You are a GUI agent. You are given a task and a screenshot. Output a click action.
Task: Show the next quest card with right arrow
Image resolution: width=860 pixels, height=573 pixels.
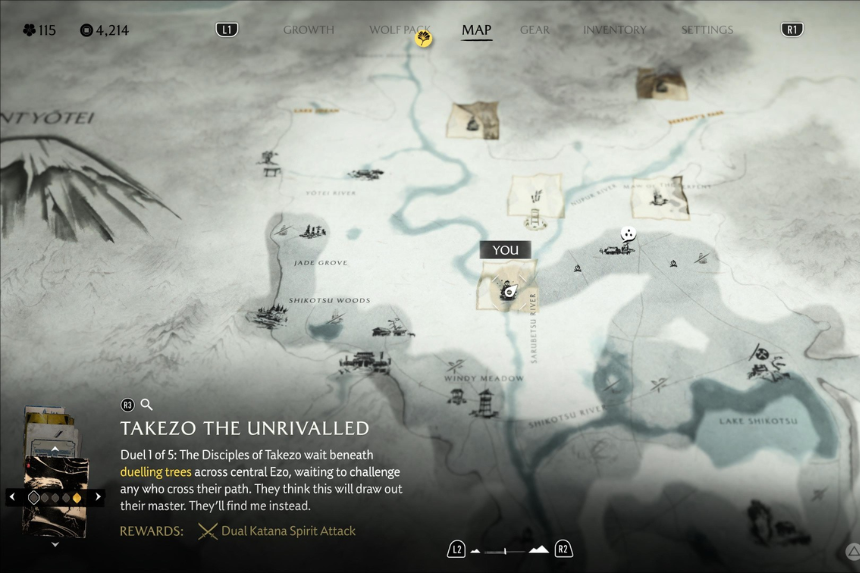tap(98, 496)
